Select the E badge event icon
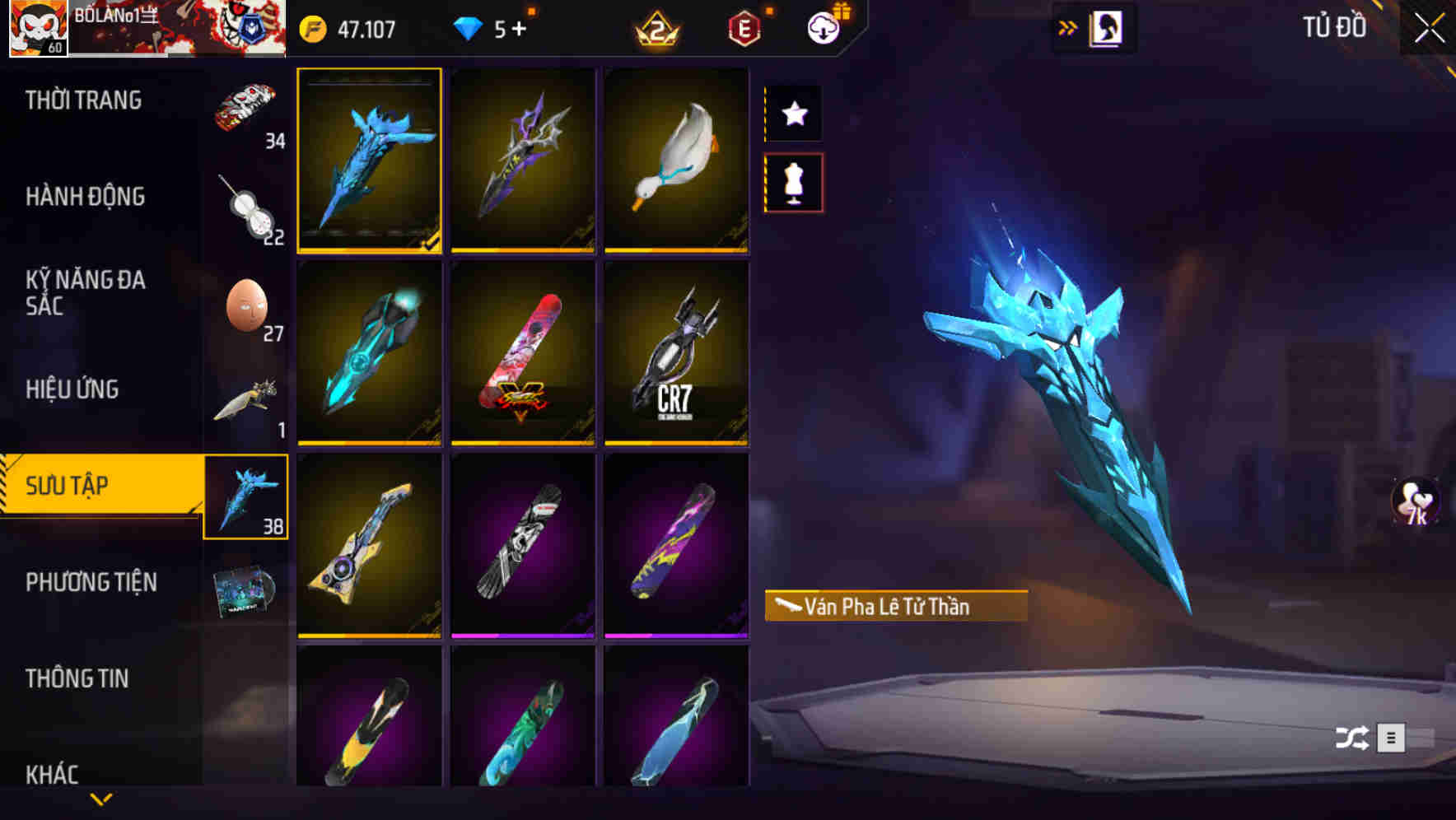 coord(744,27)
